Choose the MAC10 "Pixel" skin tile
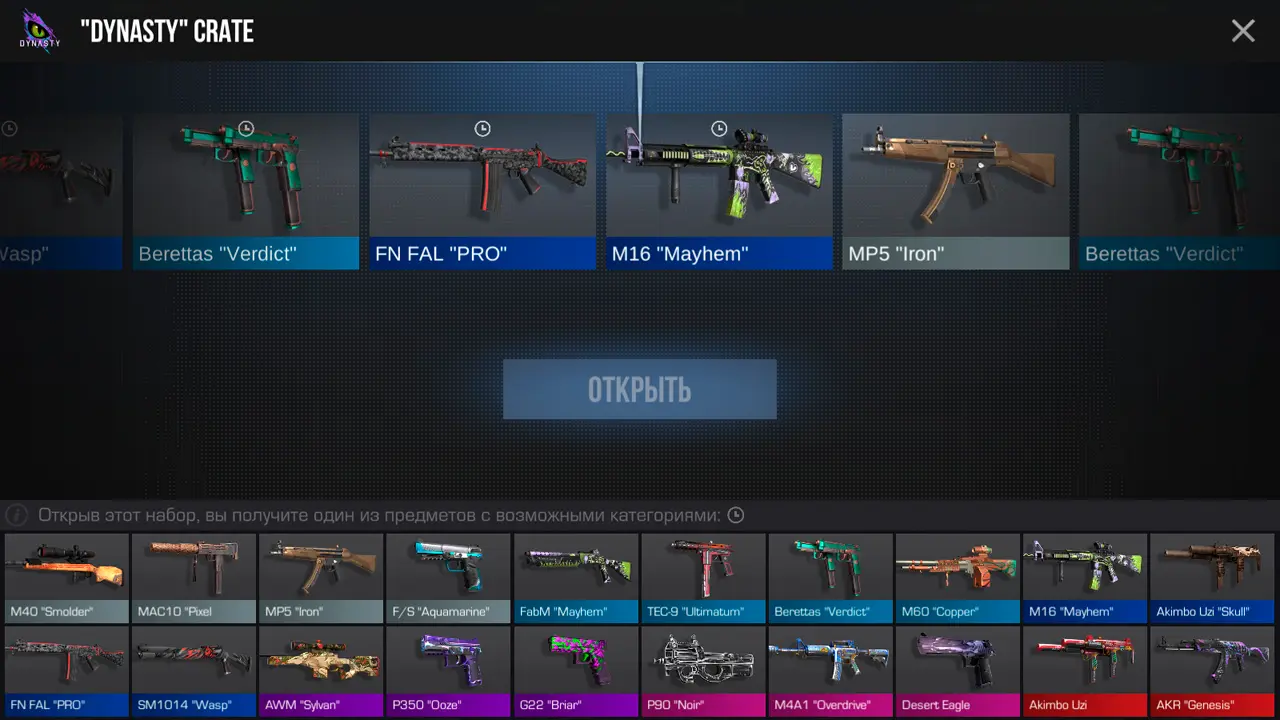The height and width of the screenshot is (720, 1280). point(194,578)
